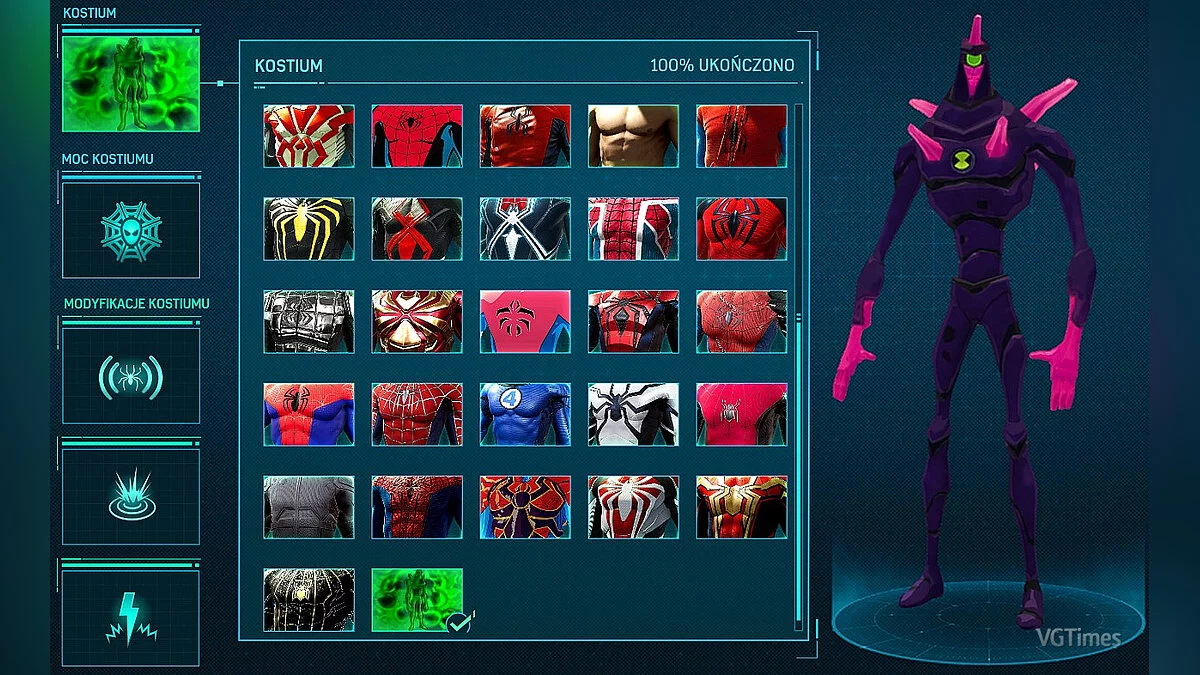Viewport: 1200px width, 675px height.
Task: Pick the red and gold armored suit
Action: coord(417,321)
